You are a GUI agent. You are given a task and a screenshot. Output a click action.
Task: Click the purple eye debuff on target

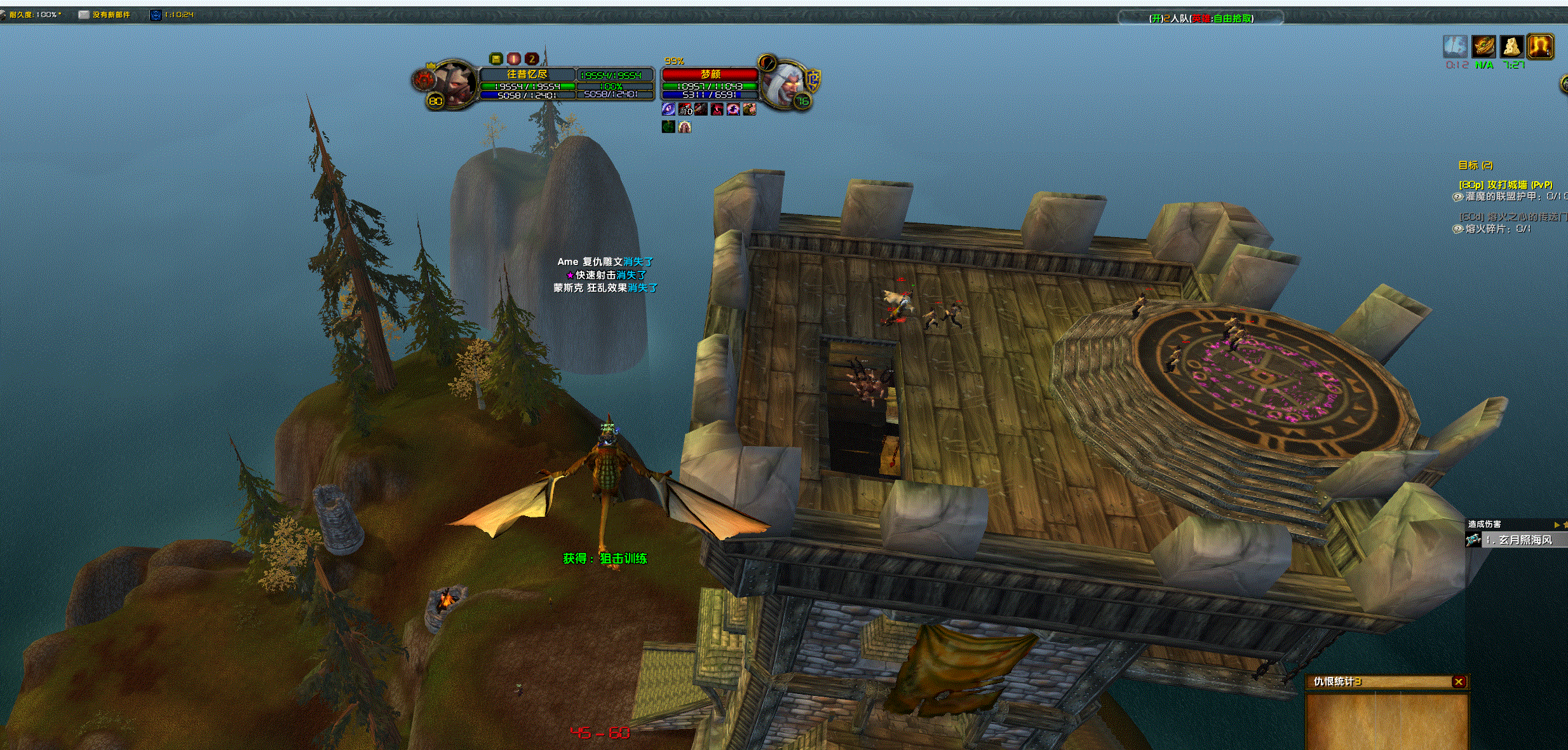(668, 109)
